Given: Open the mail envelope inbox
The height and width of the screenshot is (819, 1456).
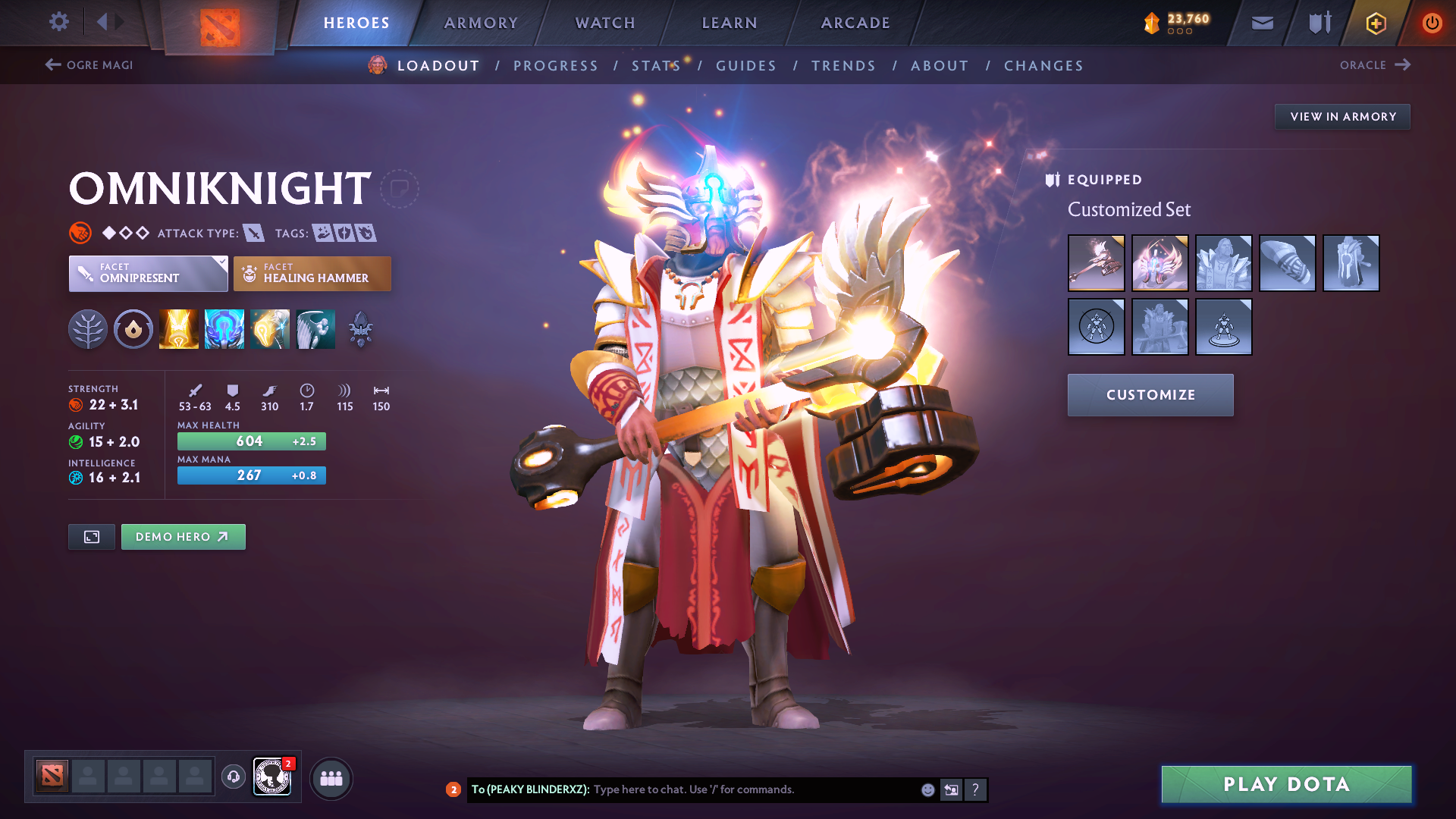Looking at the screenshot, I should pos(1262,23).
